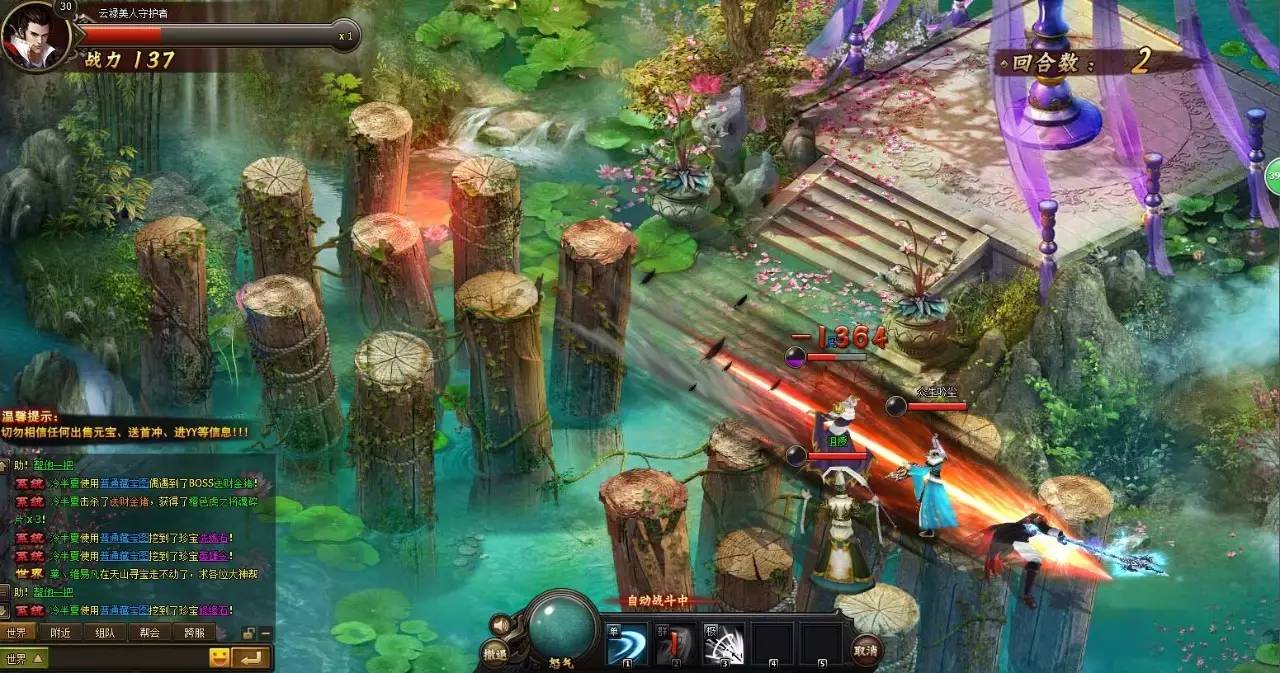Click the green round badge at the screen edge

tap(1273, 175)
